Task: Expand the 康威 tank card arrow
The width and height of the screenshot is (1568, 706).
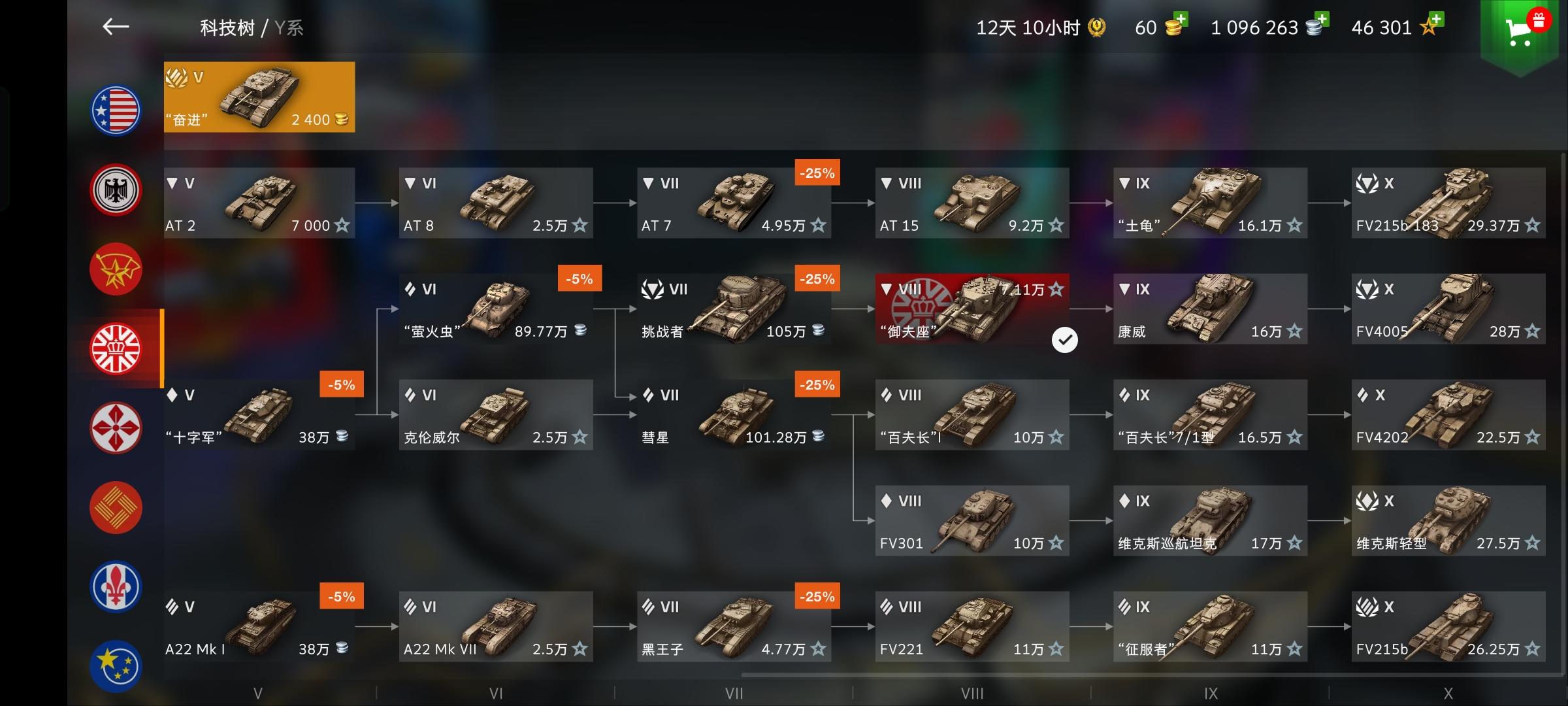Action: tap(1124, 289)
